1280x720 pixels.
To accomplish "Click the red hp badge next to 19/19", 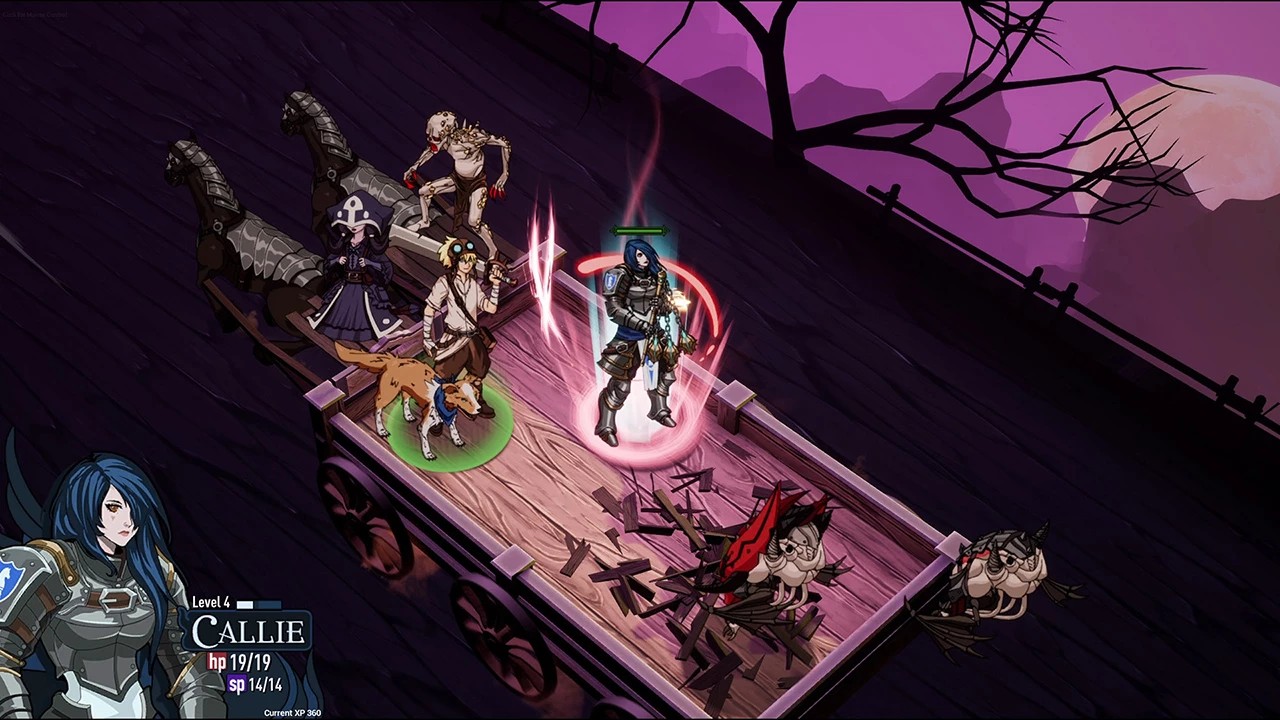I will click(x=217, y=662).
